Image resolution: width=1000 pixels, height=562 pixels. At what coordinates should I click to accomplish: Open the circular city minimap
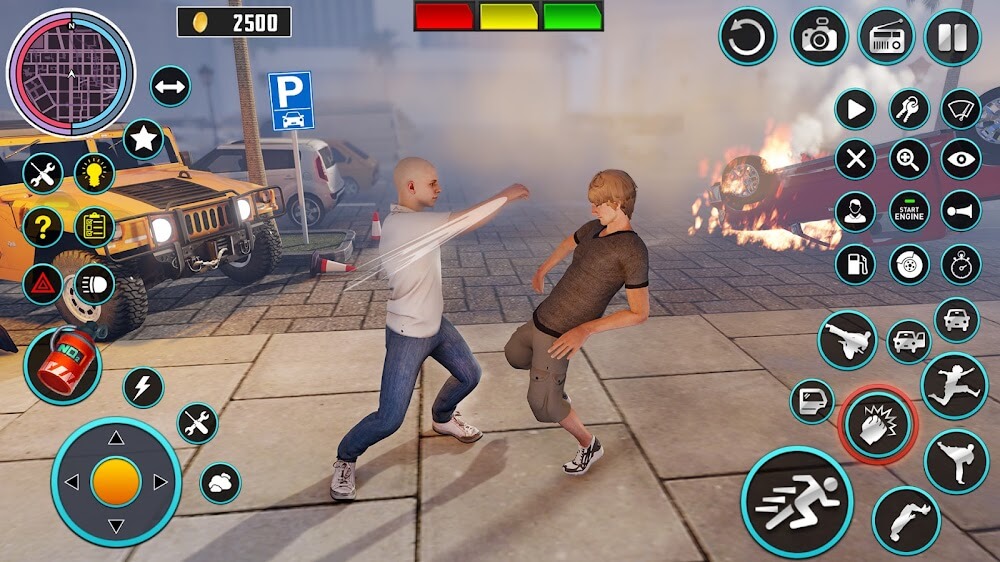pos(70,72)
